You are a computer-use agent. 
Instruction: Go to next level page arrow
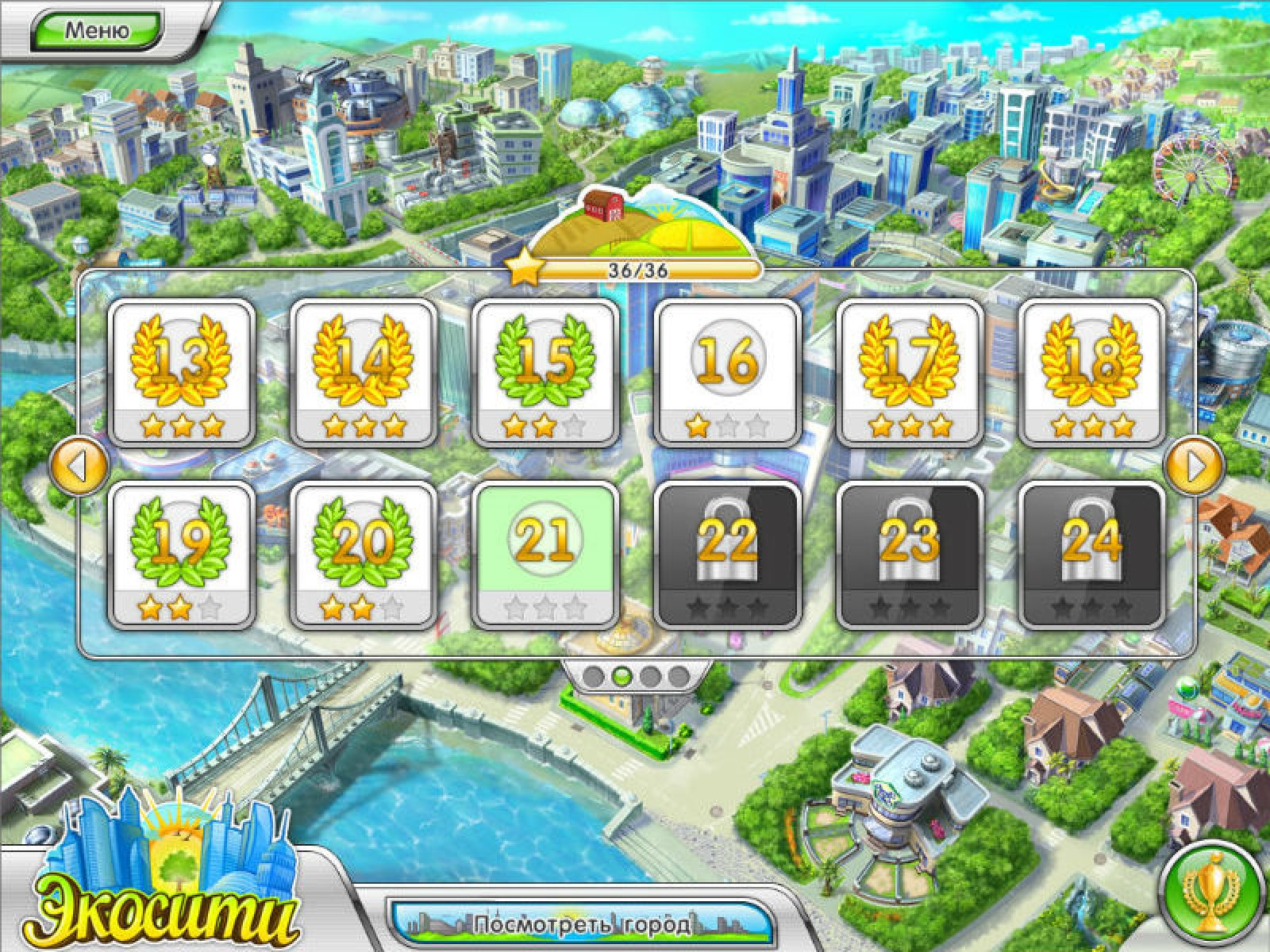pos(1192,466)
